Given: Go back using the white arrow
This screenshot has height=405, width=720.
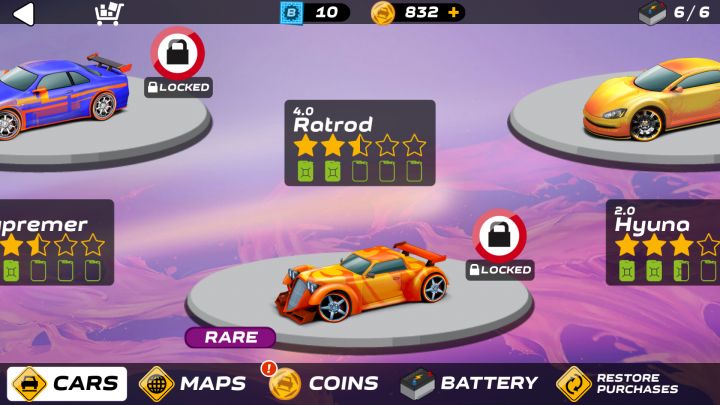Looking at the screenshot, I should (x=22, y=13).
